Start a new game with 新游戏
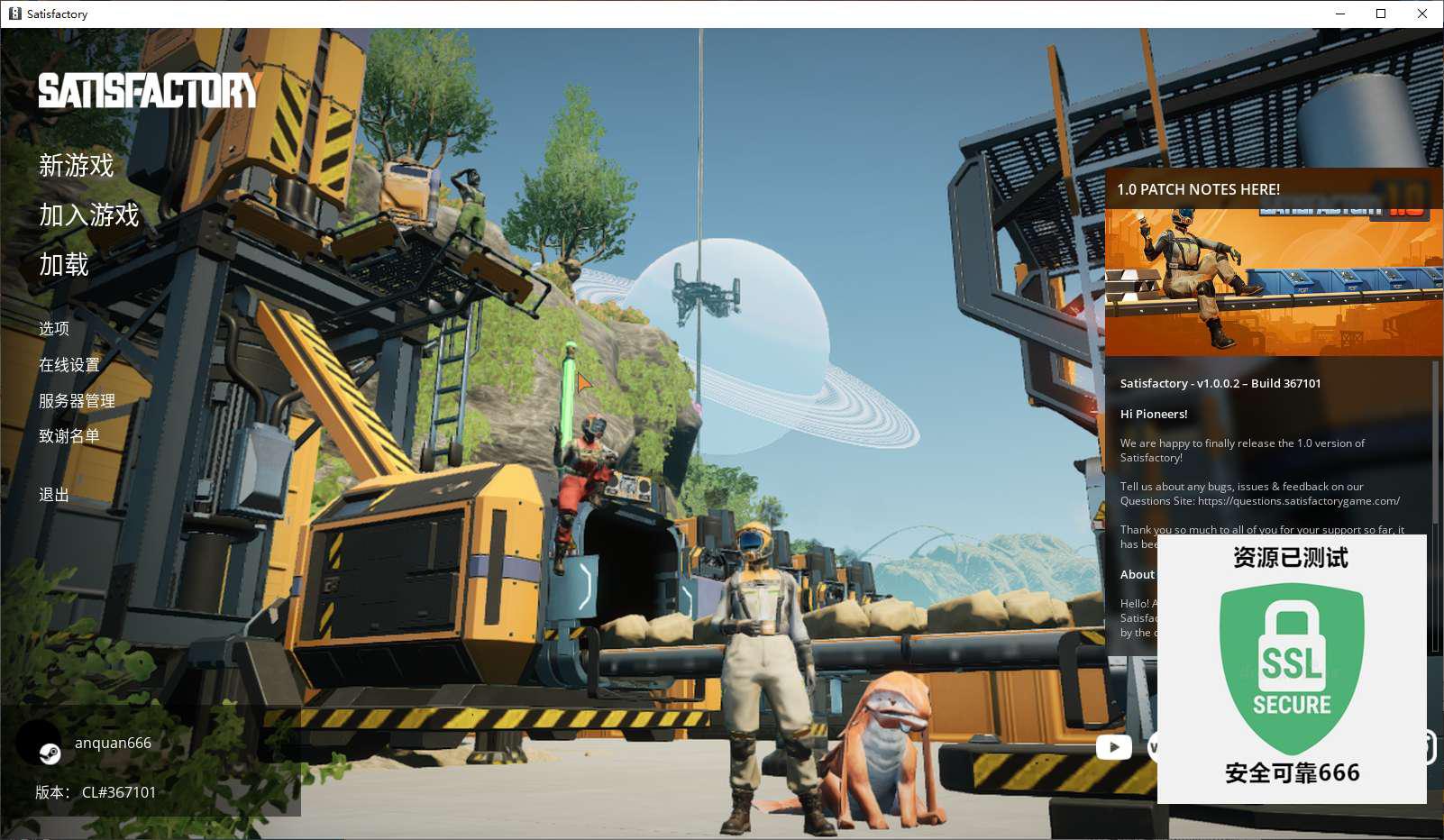The height and width of the screenshot is (840, 1444). (x=77, y=166)
